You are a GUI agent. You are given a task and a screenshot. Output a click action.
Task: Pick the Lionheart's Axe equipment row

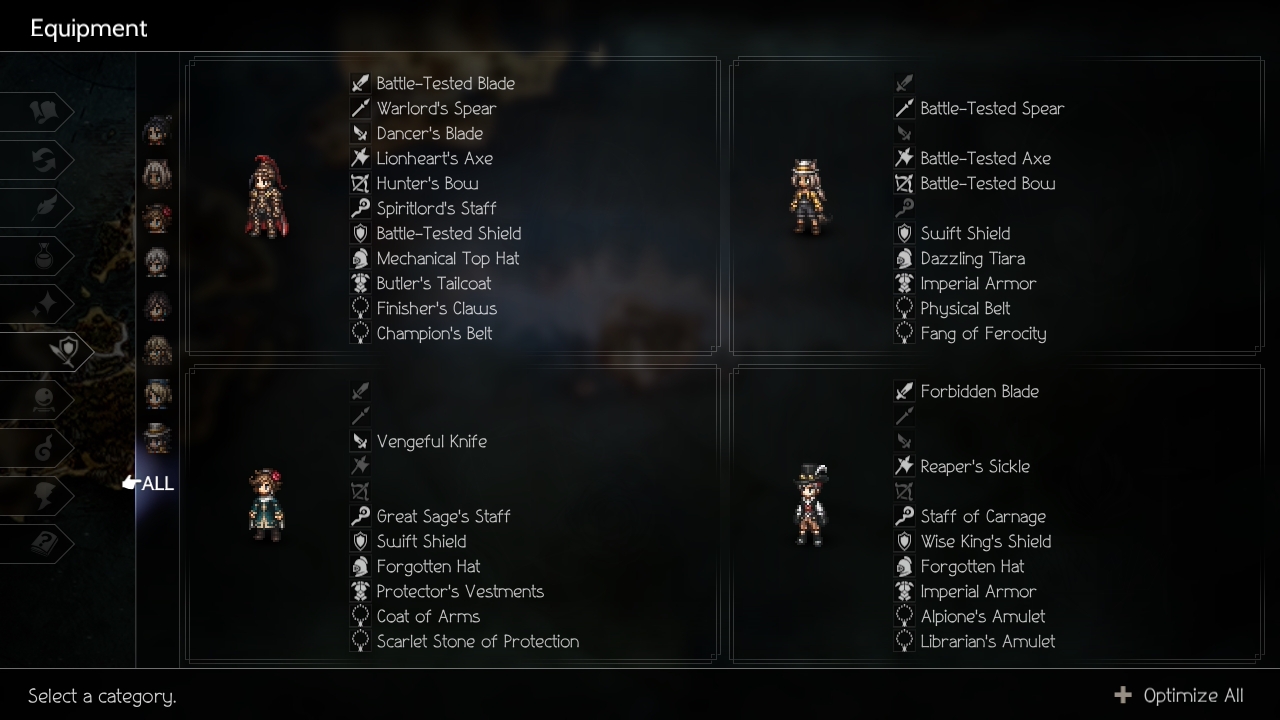coord(434,159)
